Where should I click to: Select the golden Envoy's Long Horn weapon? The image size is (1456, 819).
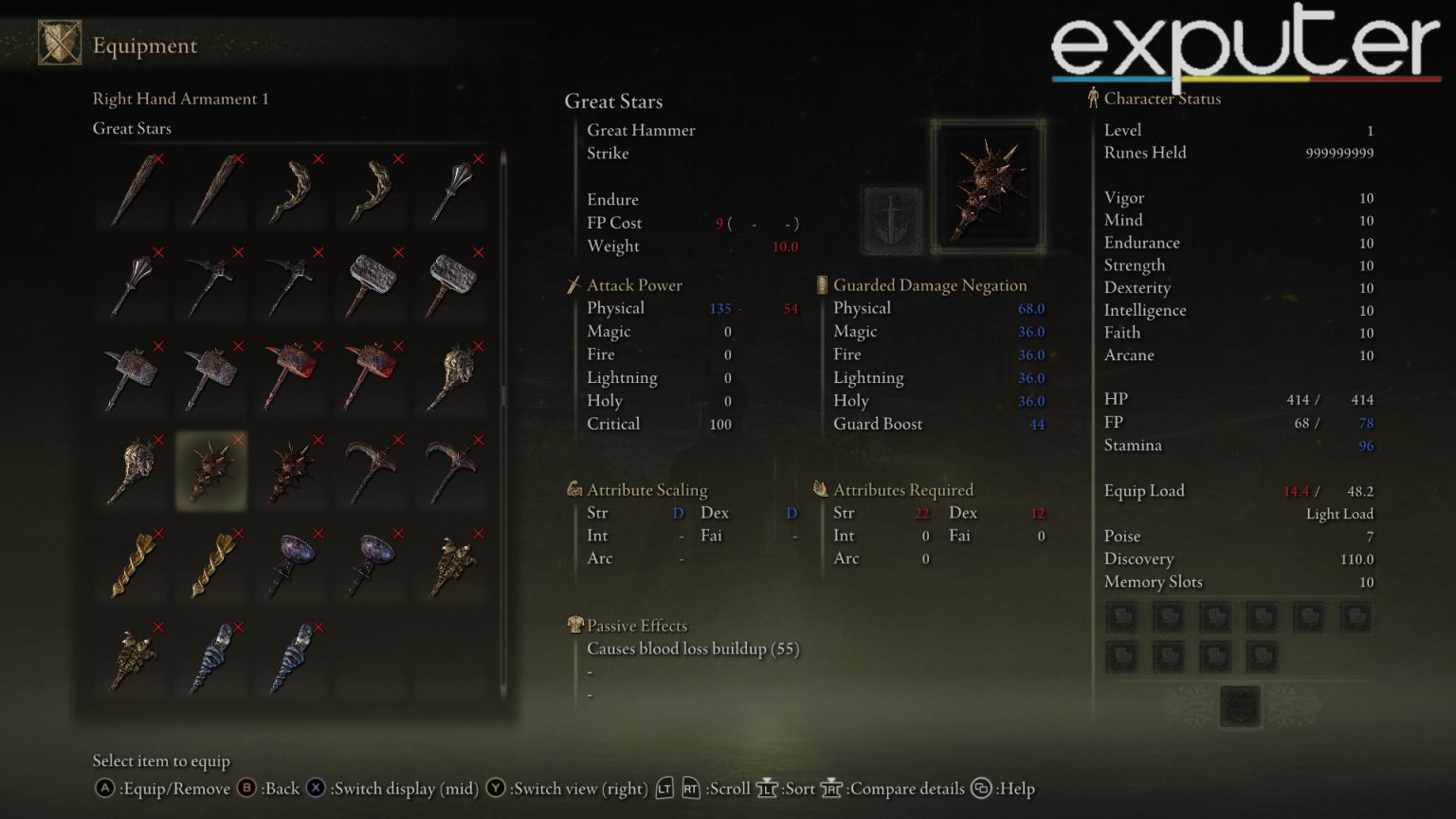pyautogui.click(x=132, y=564)
